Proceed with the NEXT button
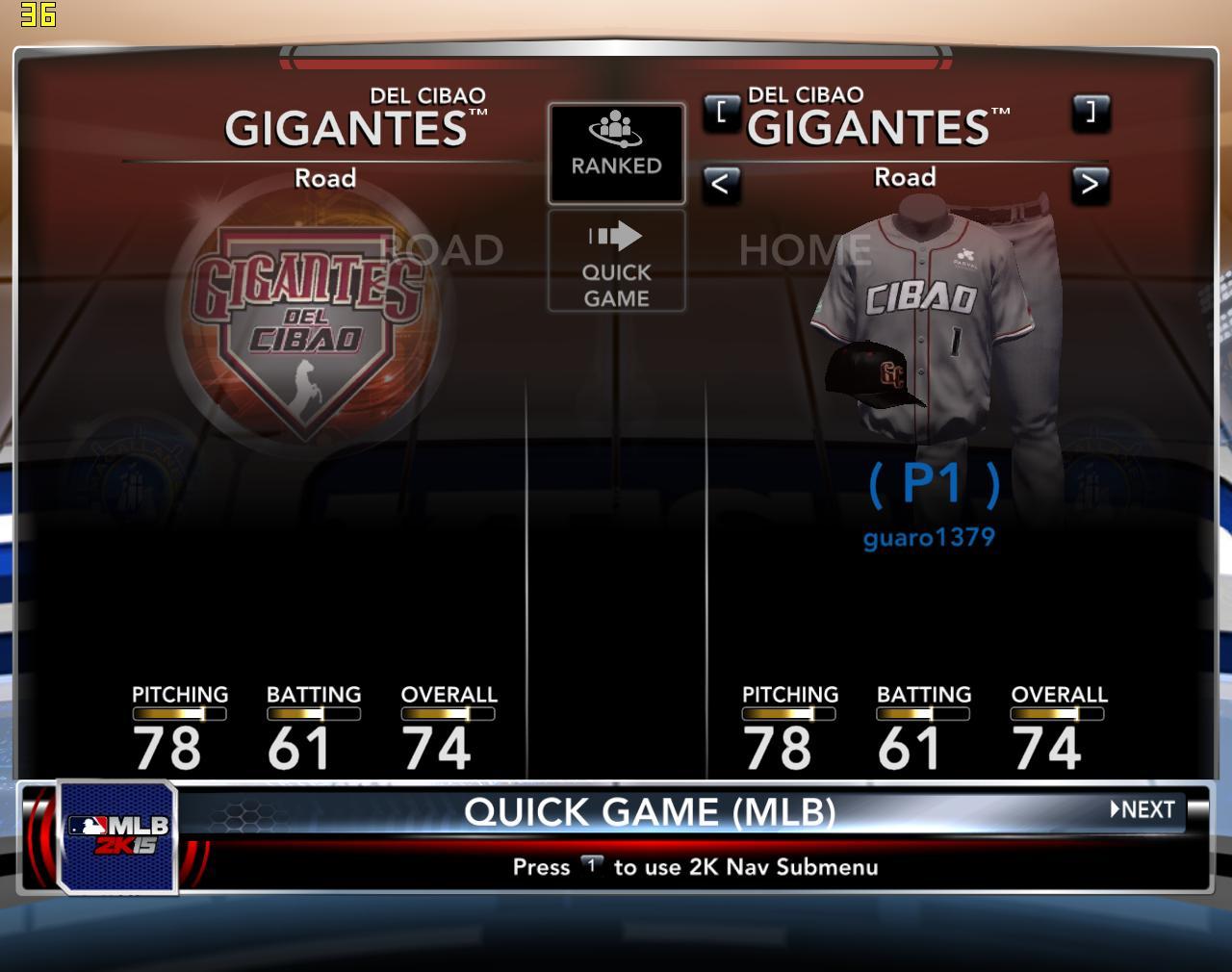 [x=1142, y=809]
